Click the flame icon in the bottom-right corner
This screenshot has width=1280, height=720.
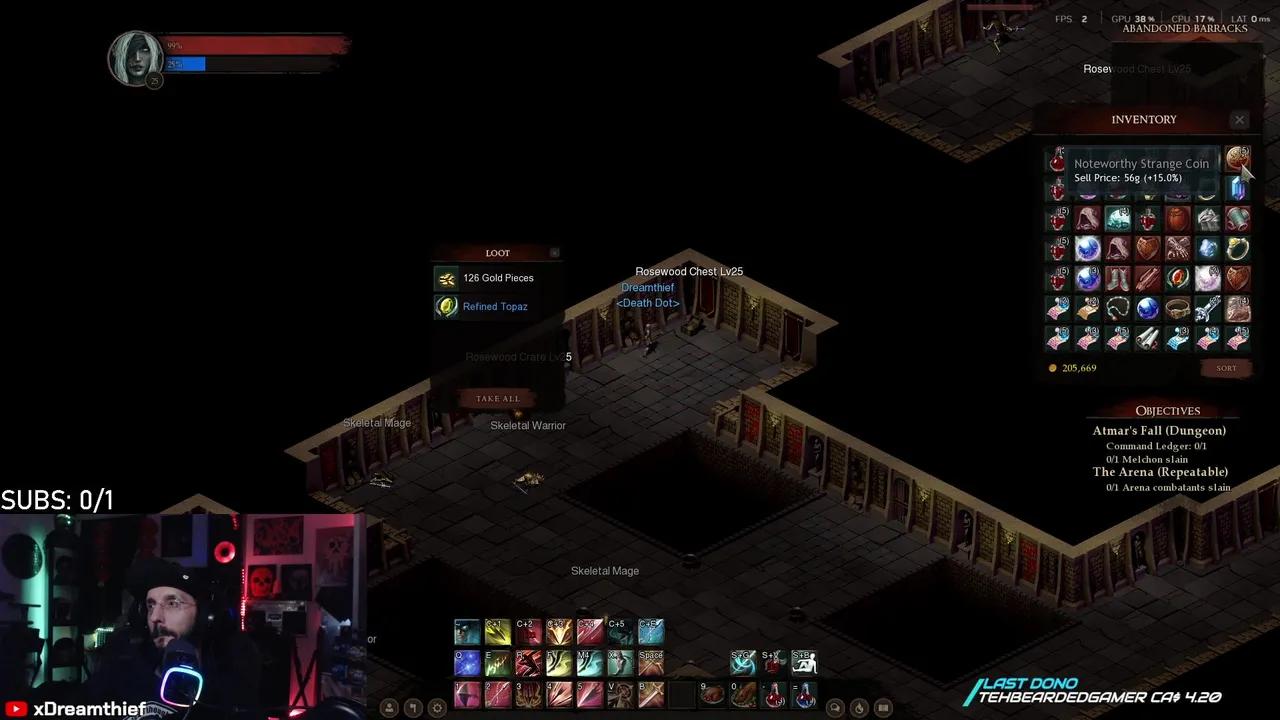858,707
